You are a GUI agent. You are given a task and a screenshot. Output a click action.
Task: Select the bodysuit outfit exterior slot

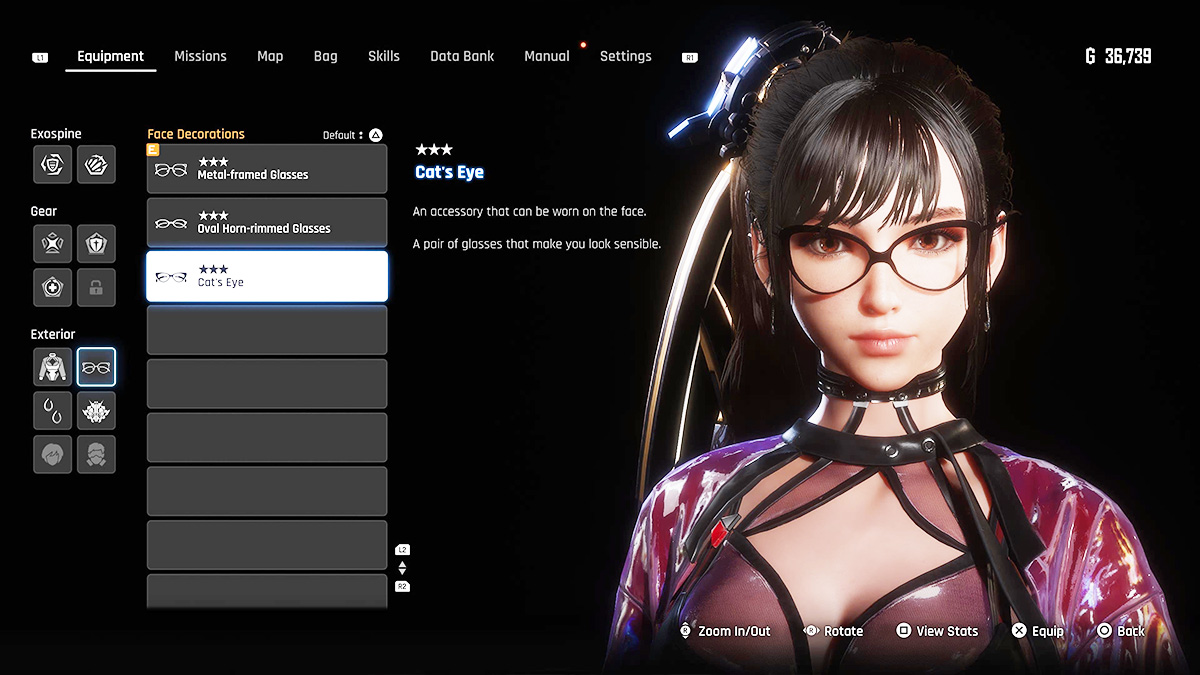[x=52, y=367]
